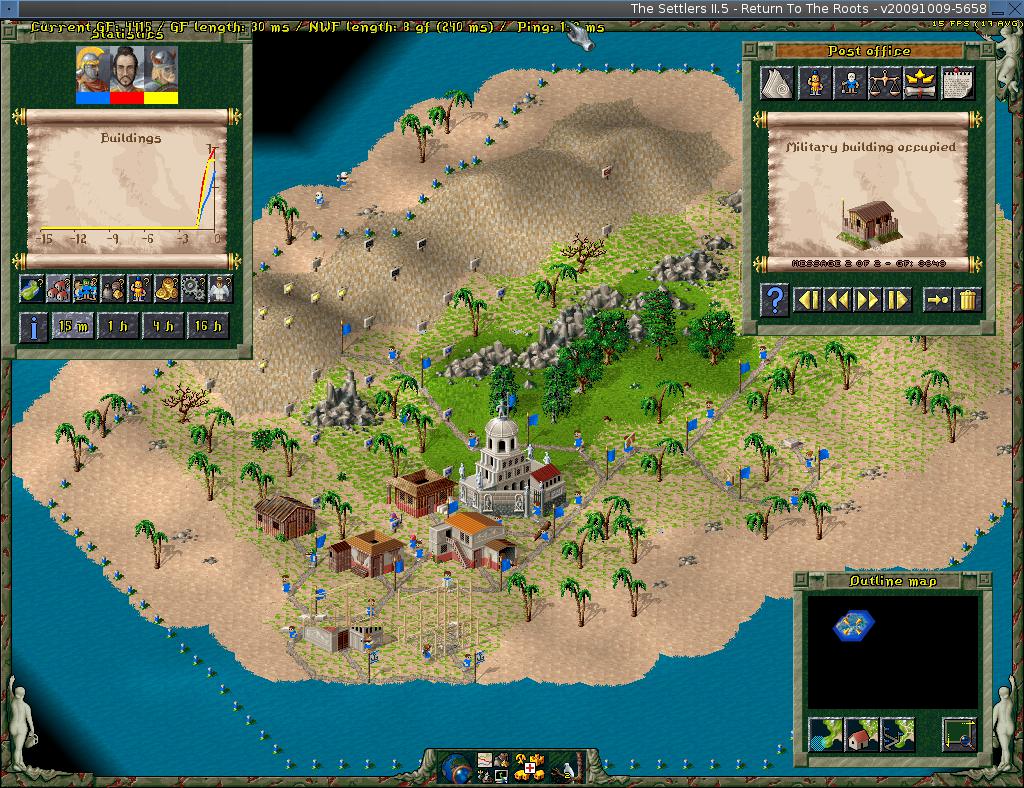This screenshot has height=788, width=1024.
Task: Show the 4 h statistics time range
Action: (x=162, y=327)
